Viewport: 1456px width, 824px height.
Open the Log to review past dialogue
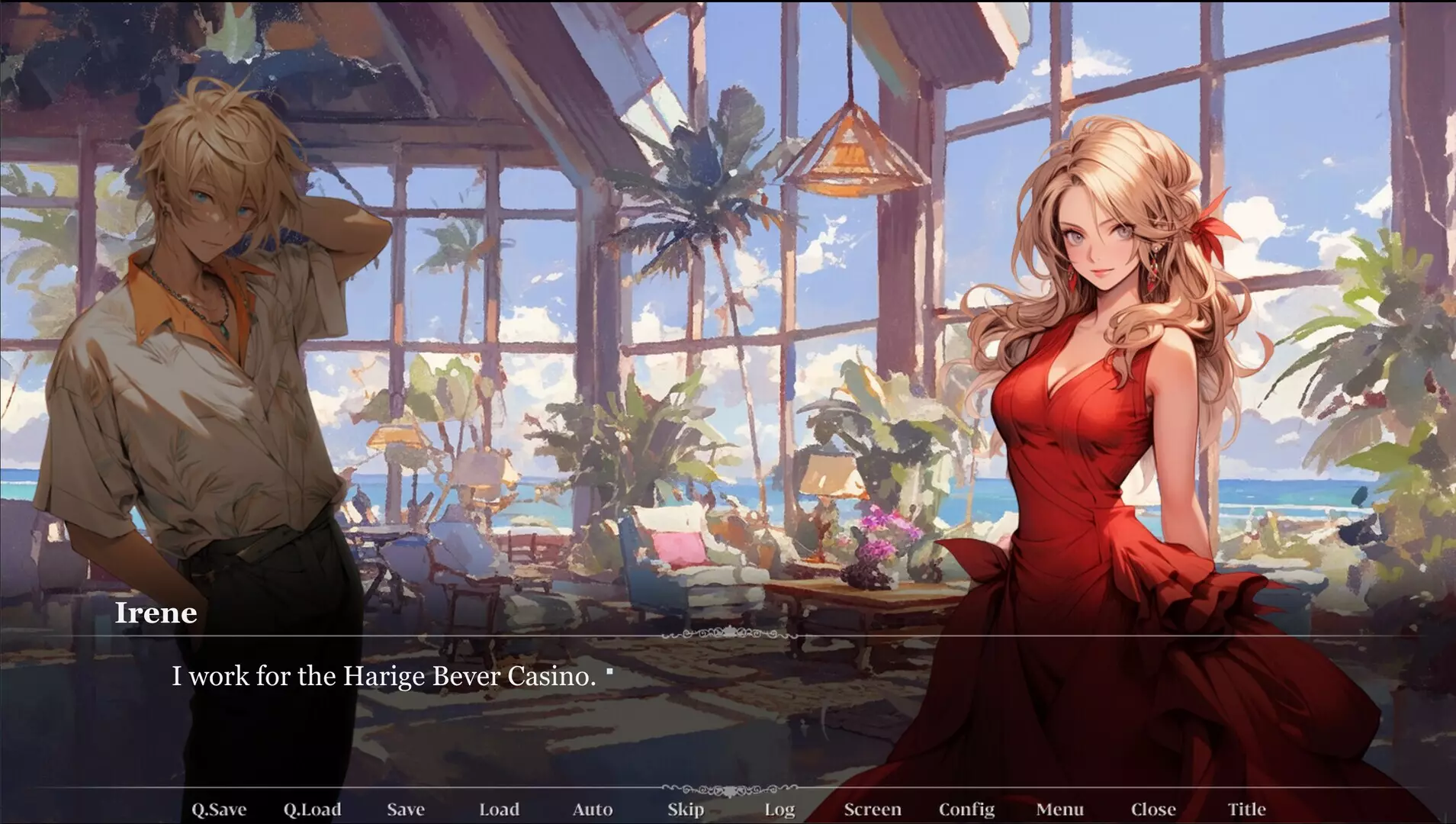779,809
